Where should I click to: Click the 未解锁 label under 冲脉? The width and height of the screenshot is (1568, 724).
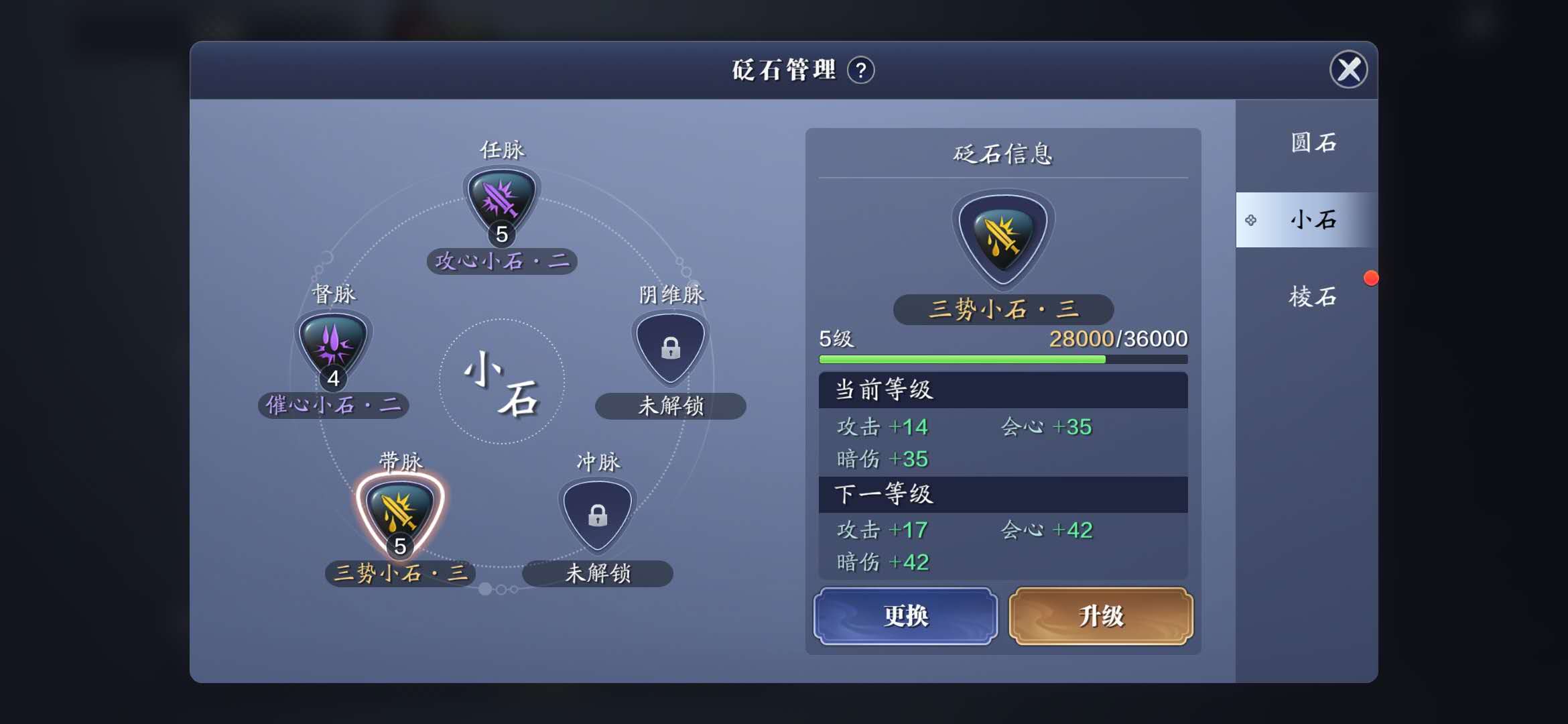(x=598, y=575)
